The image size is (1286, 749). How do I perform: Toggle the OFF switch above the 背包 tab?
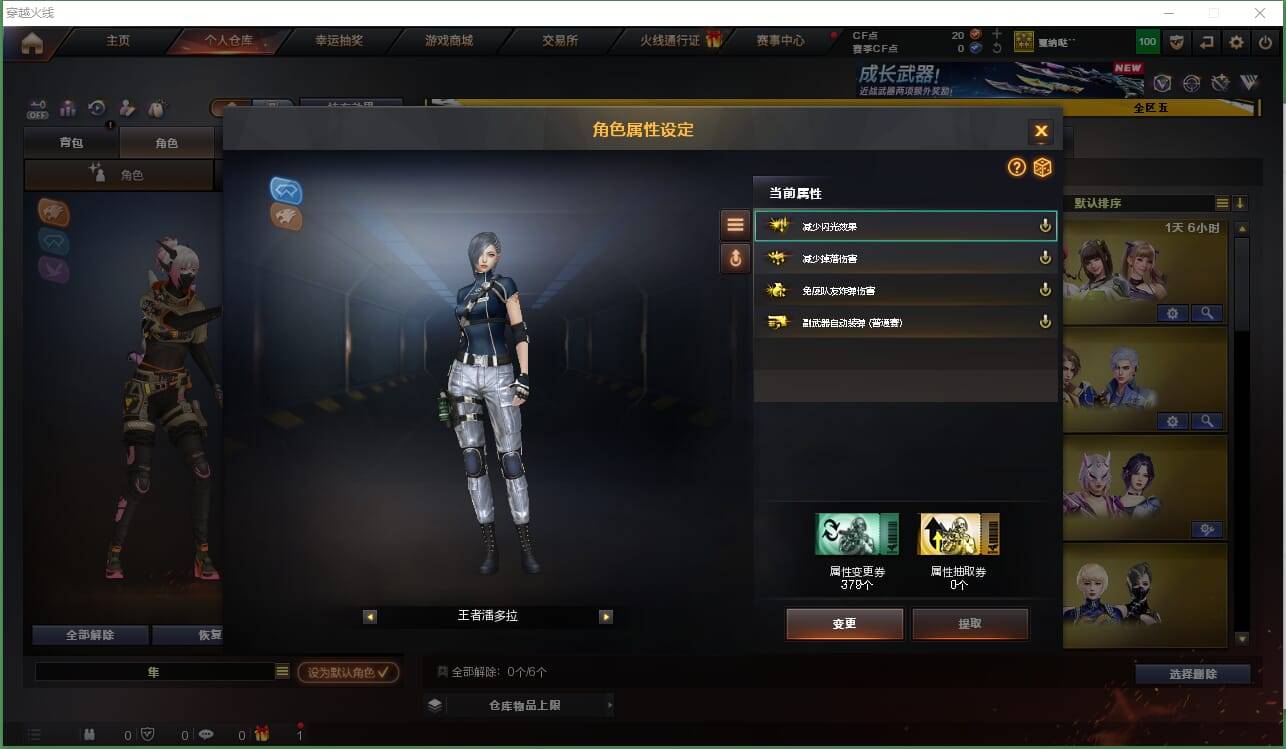point(38,110)
